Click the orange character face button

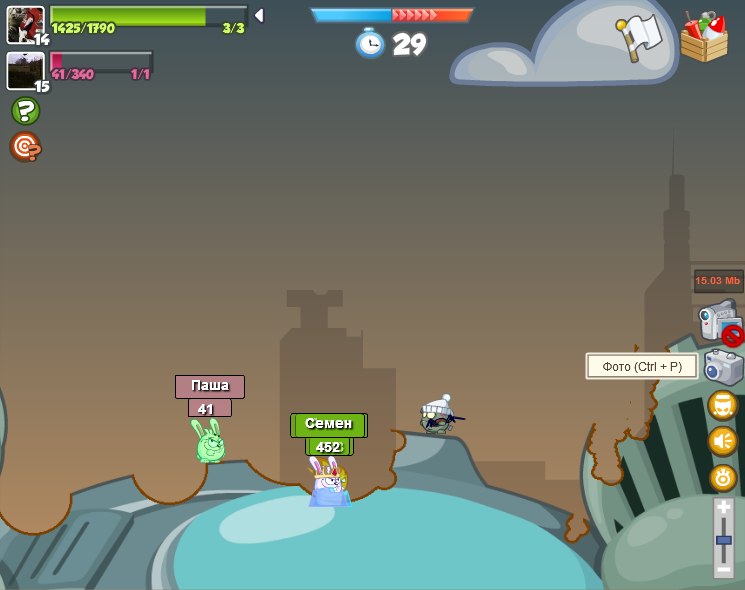point(722,405)
